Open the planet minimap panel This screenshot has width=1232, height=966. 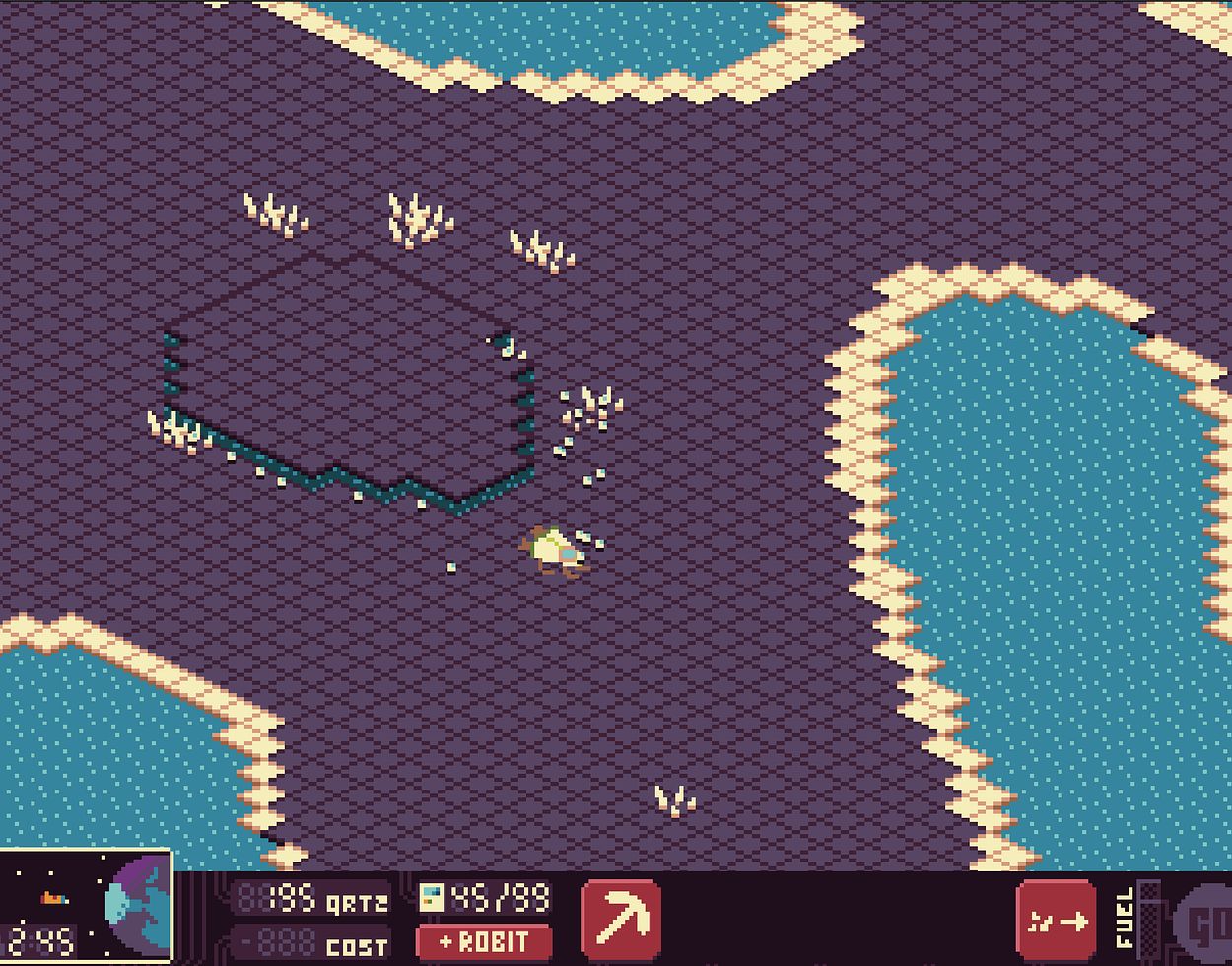coord(86,909)
